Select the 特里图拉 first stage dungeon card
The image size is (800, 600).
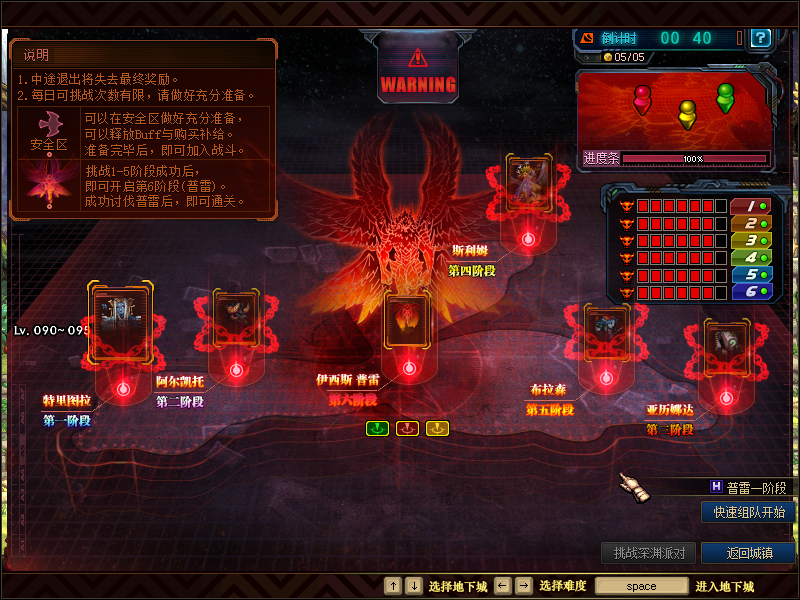point(121,320)
